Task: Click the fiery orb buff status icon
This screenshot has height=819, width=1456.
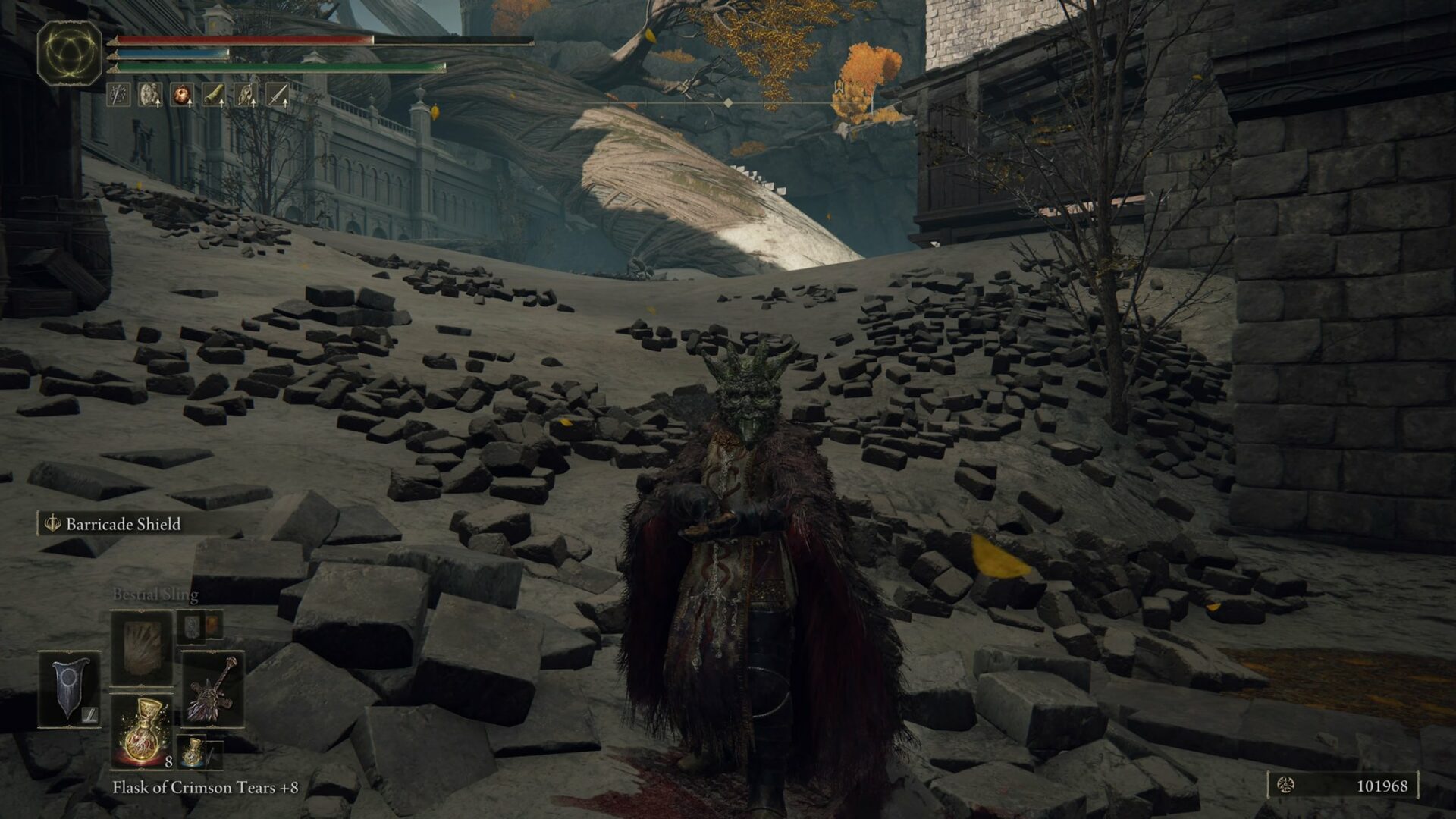Action: [184, 96]
